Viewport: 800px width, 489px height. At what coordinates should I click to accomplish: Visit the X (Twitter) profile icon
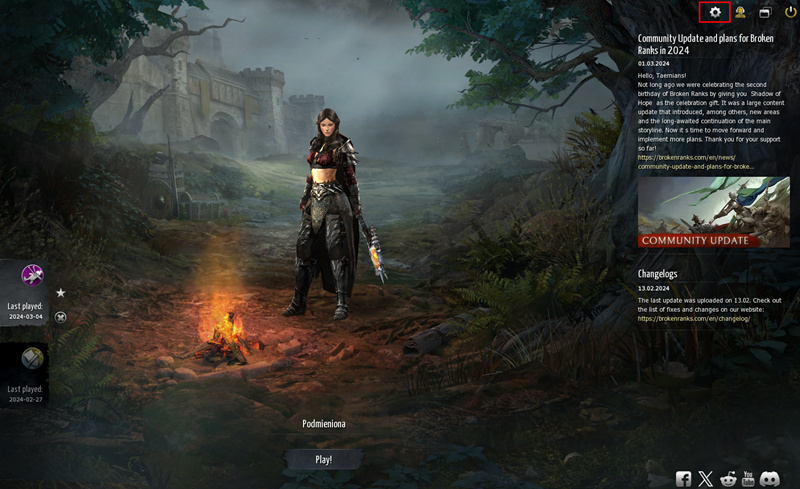706,479
